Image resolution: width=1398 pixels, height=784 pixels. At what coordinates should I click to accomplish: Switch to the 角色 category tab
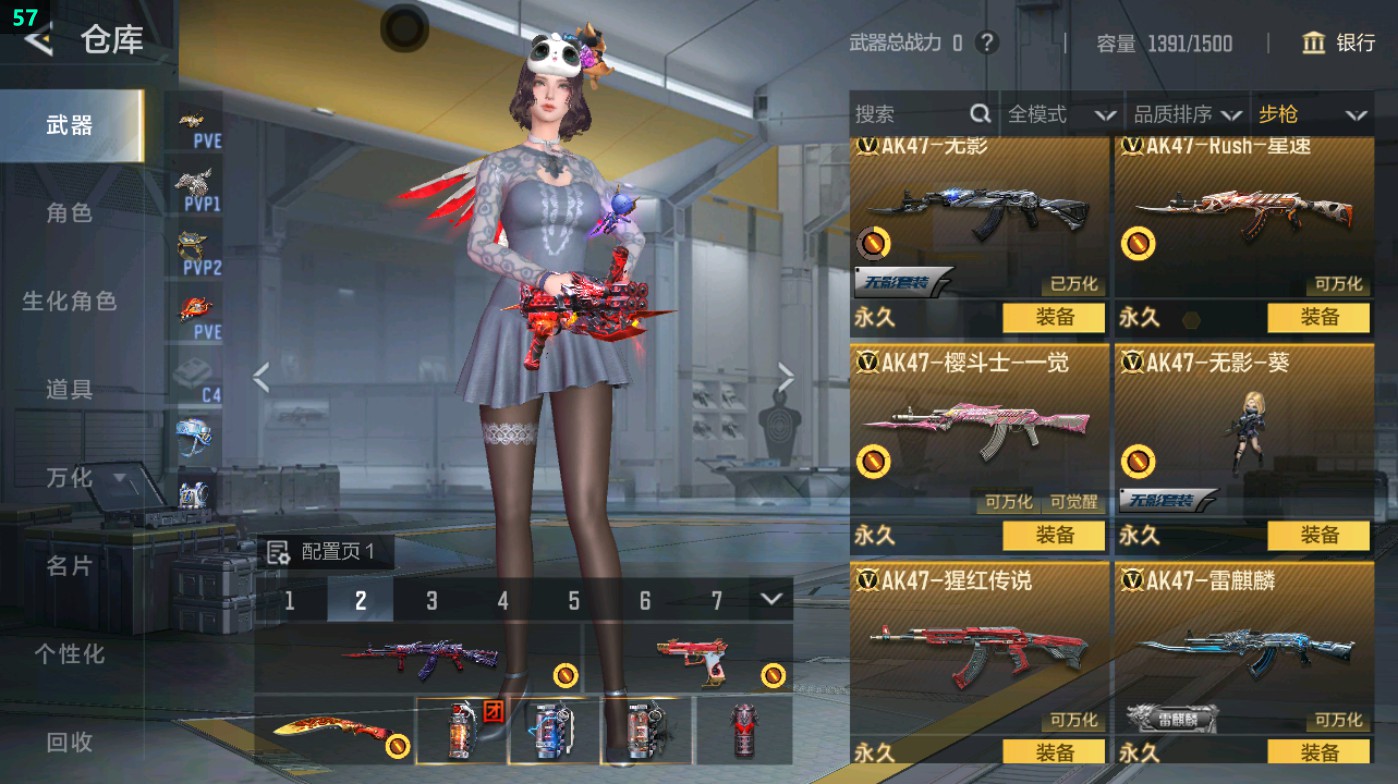tap(69, 213)
